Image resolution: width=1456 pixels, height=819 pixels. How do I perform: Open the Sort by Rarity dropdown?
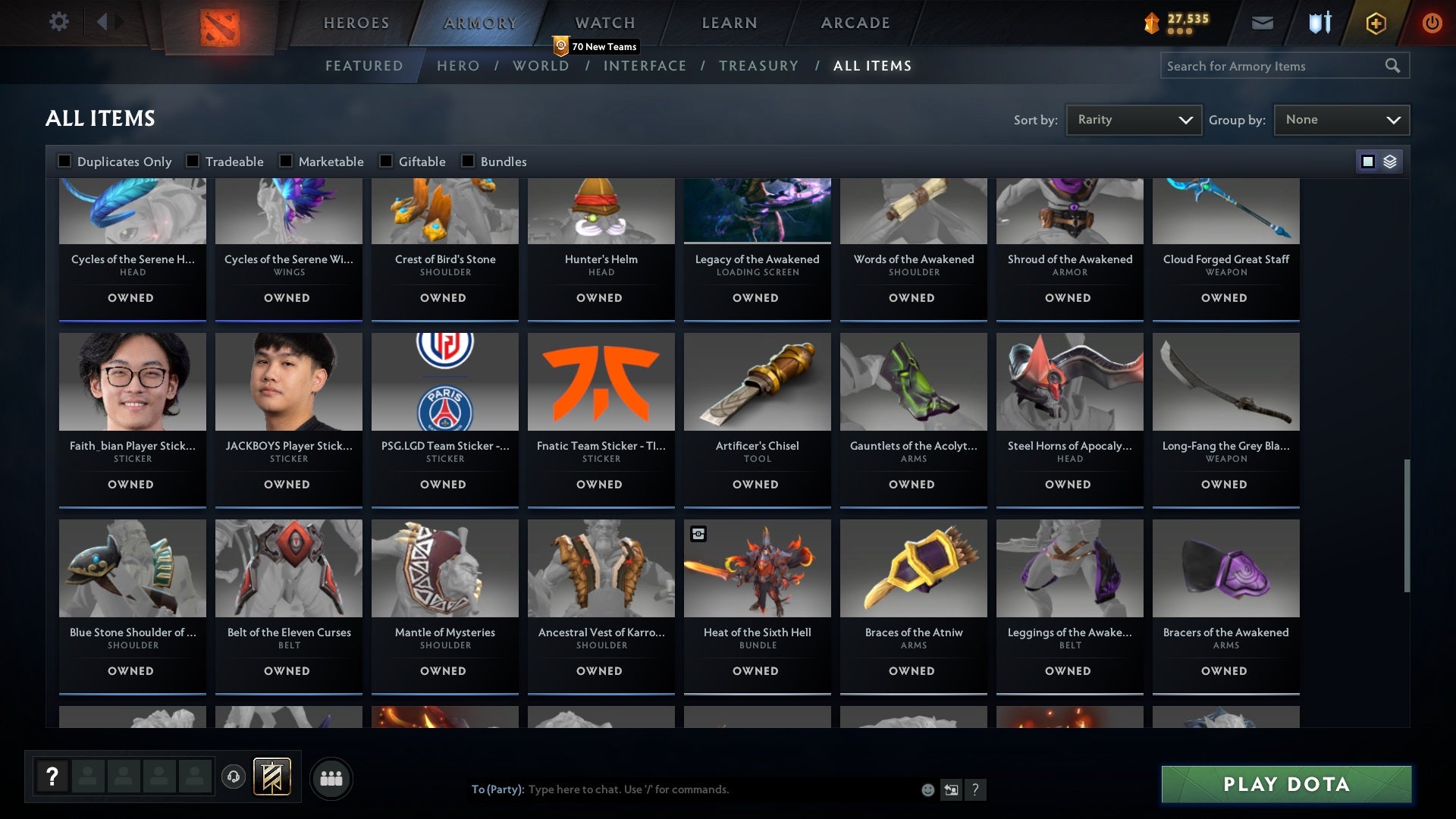click(1133, 119)
